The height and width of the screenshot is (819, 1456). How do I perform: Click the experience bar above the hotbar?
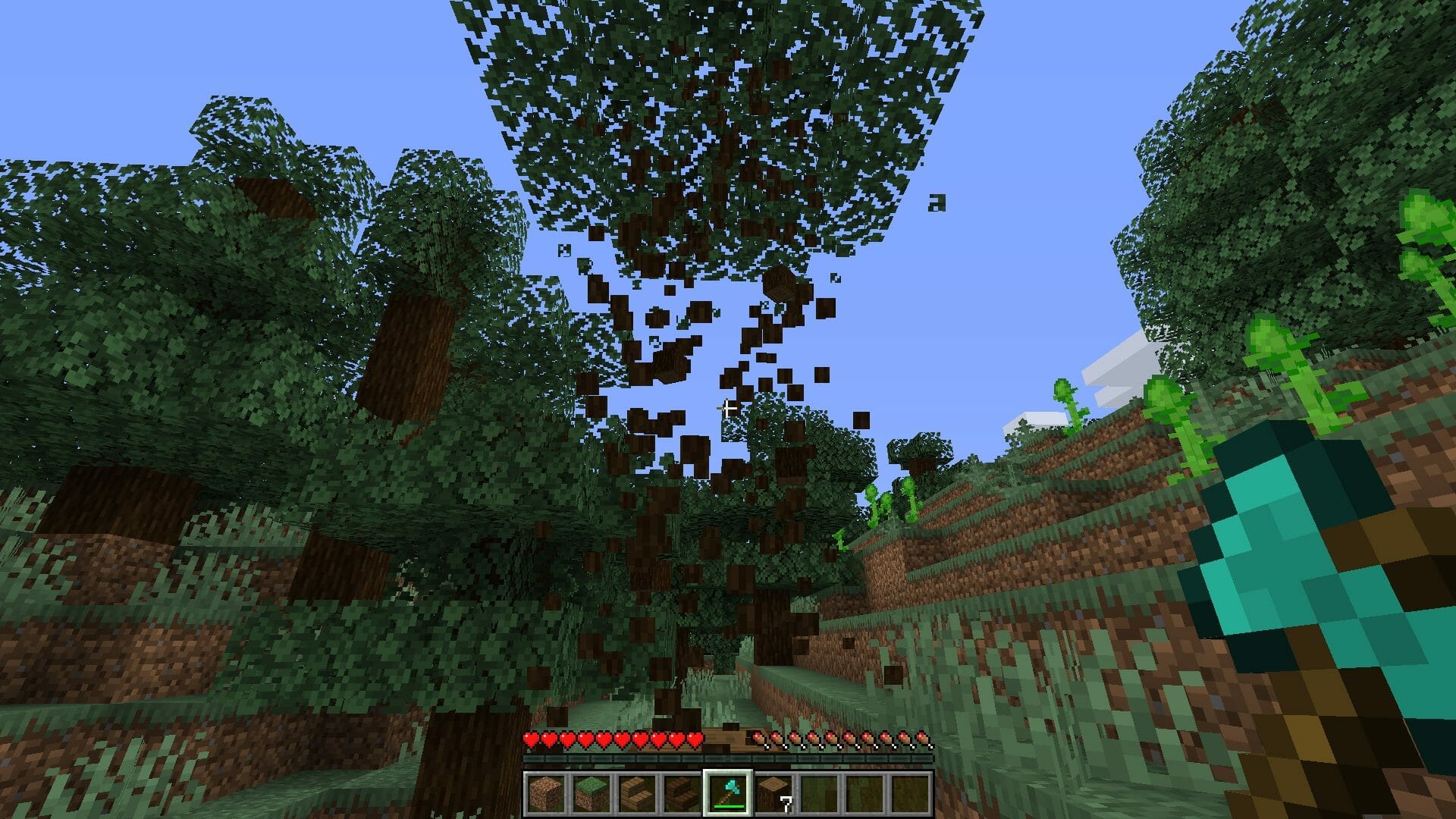pos(728,758)
